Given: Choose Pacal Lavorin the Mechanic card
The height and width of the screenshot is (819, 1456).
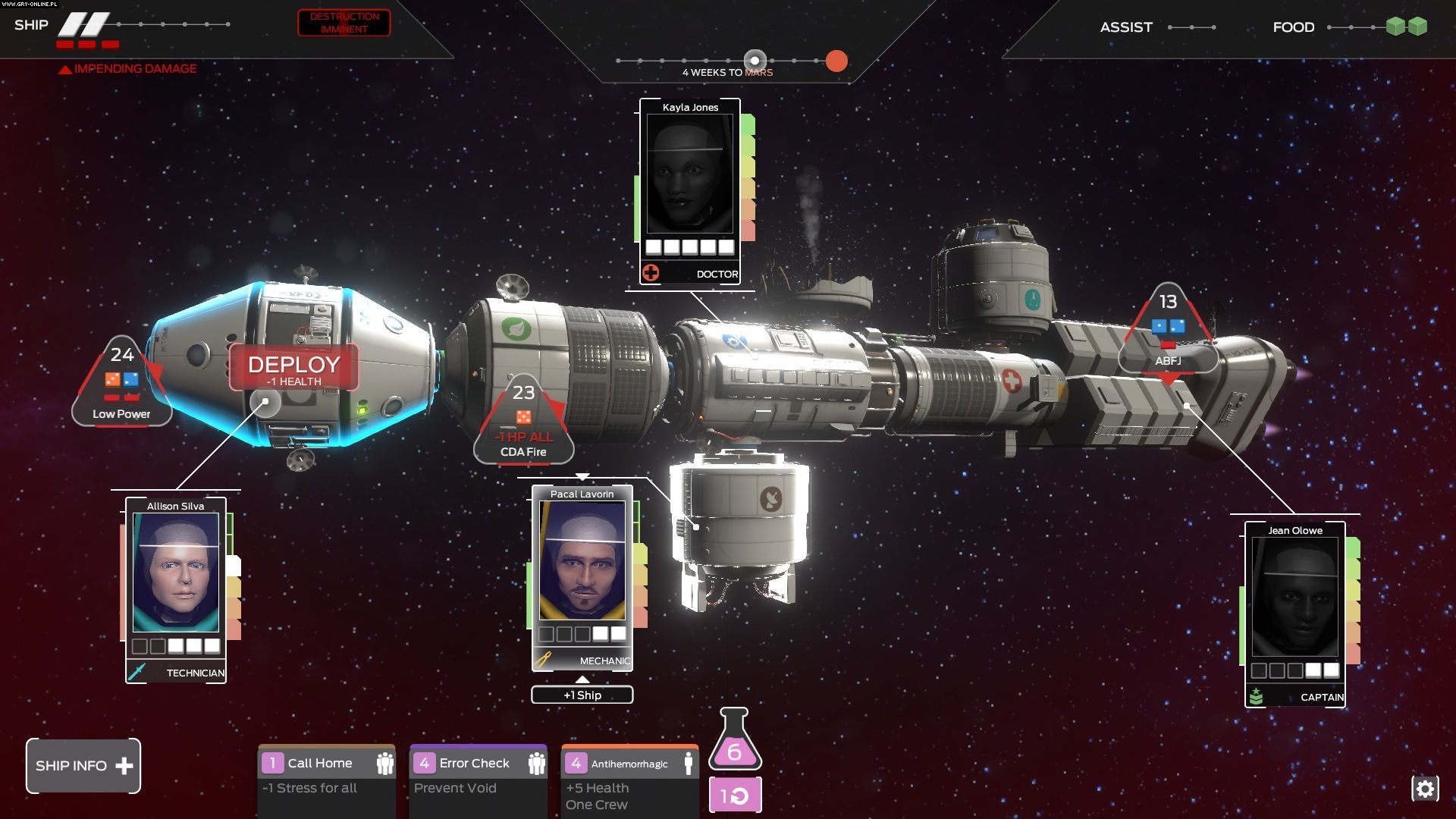Looking at the screenshot, I should pyautogui.click(x=582, y=576).
